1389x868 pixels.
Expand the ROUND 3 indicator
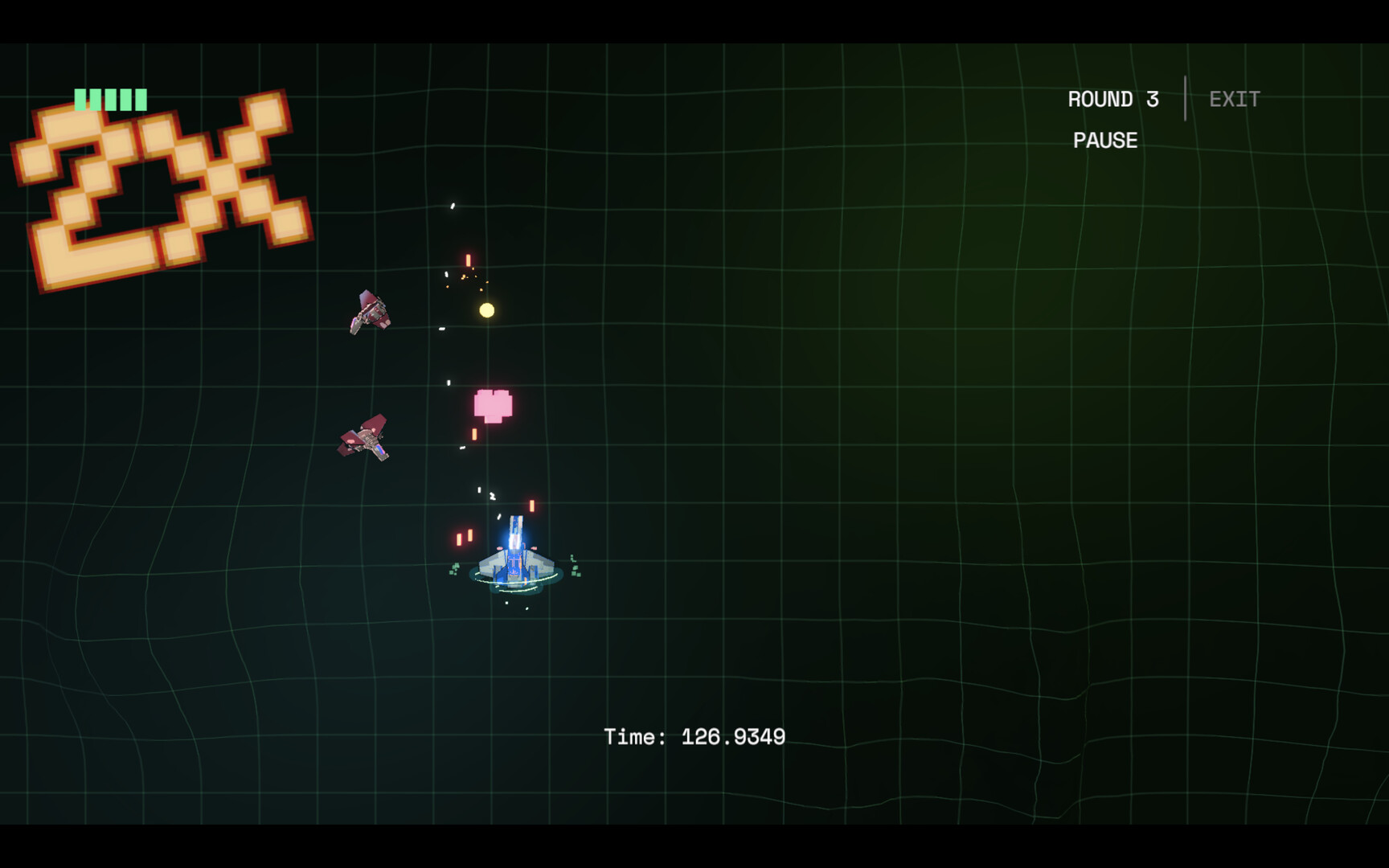1113,99
